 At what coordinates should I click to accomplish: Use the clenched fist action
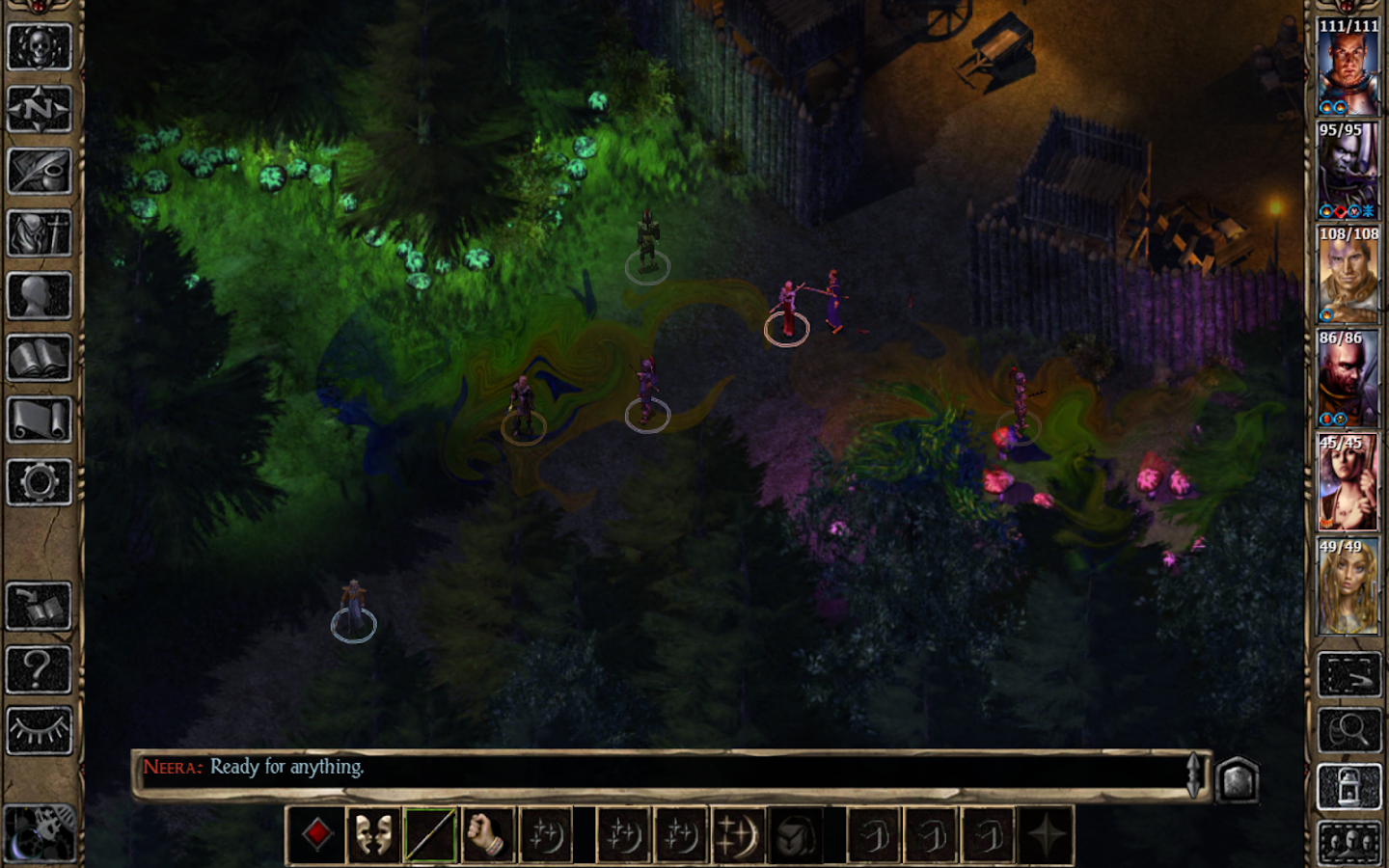pos(487,834)
